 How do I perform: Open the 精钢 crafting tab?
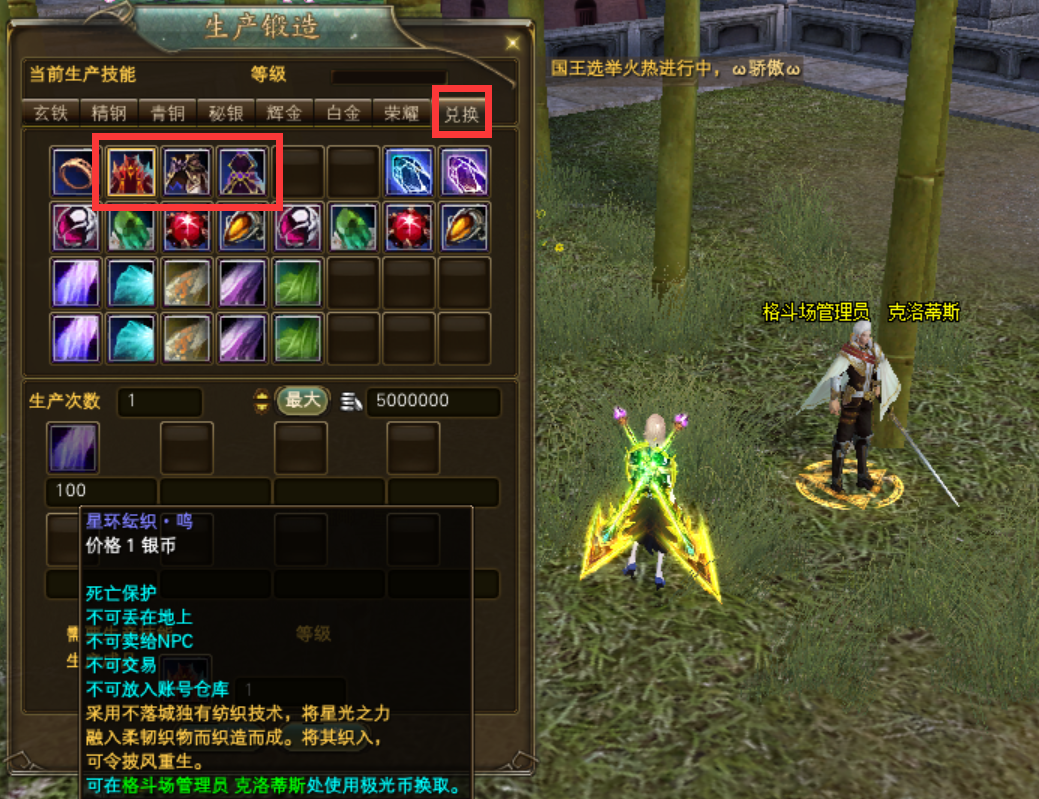coord(108,113)
